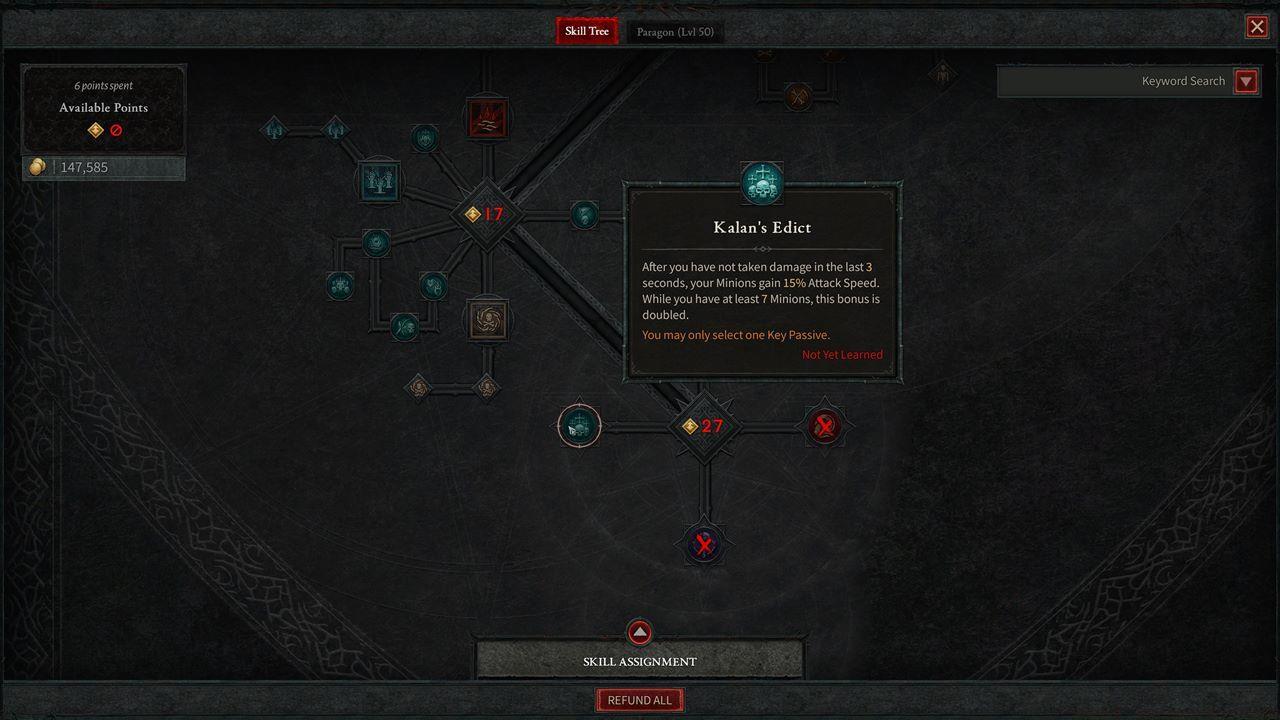Click the Skill Assignment bar
The image size is (1280, 720).
(639, 661)
